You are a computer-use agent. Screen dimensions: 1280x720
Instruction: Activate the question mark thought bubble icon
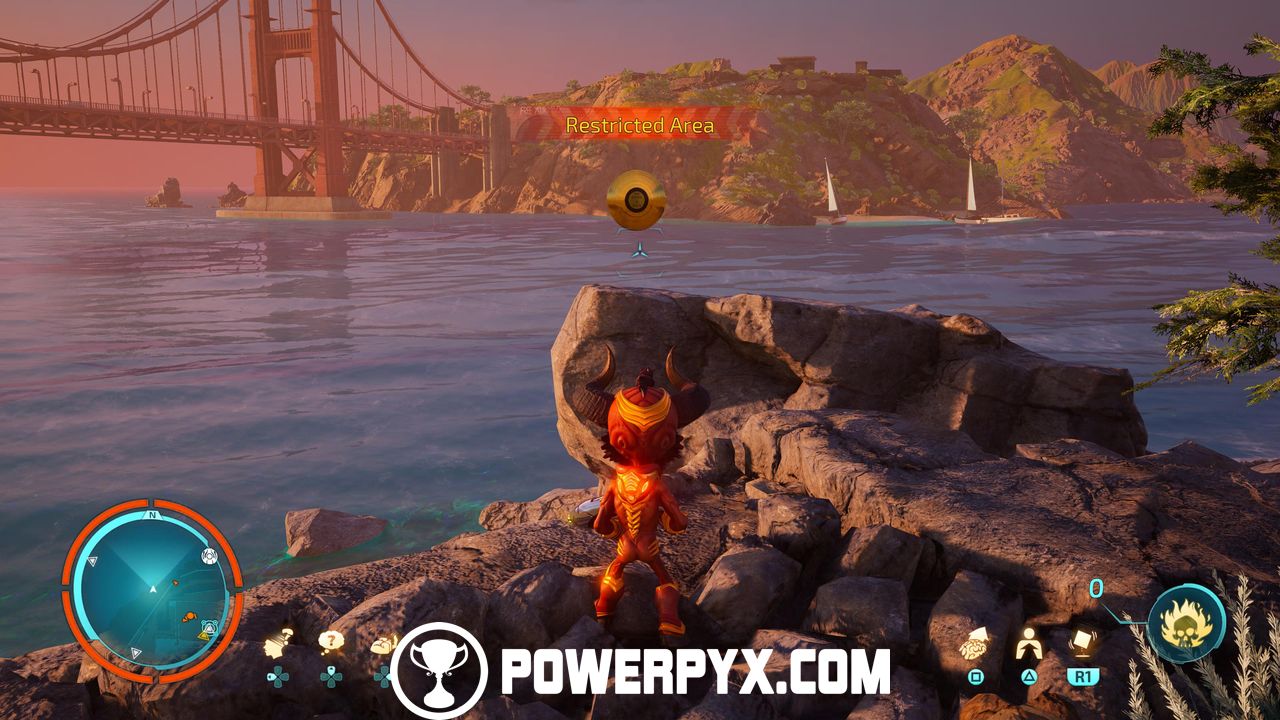(x=331, y=641)
